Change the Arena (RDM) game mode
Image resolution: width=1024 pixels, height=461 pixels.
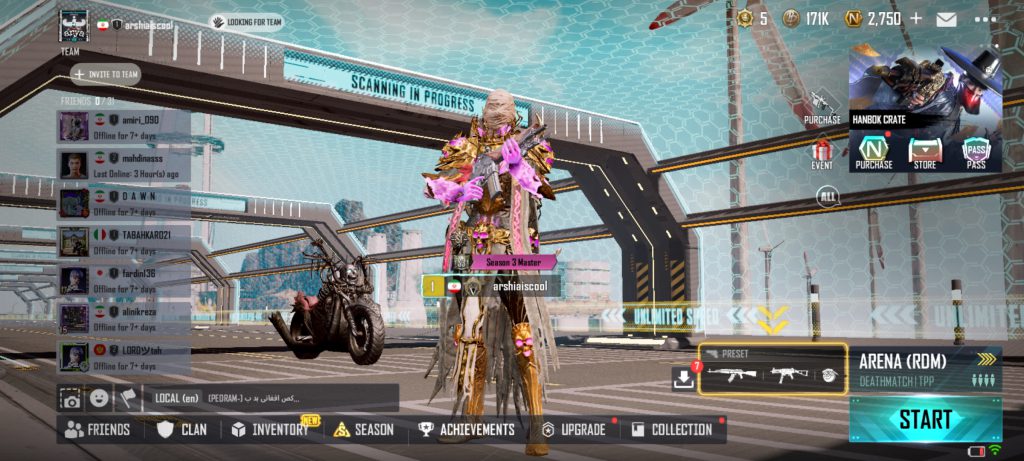[925, 369]
